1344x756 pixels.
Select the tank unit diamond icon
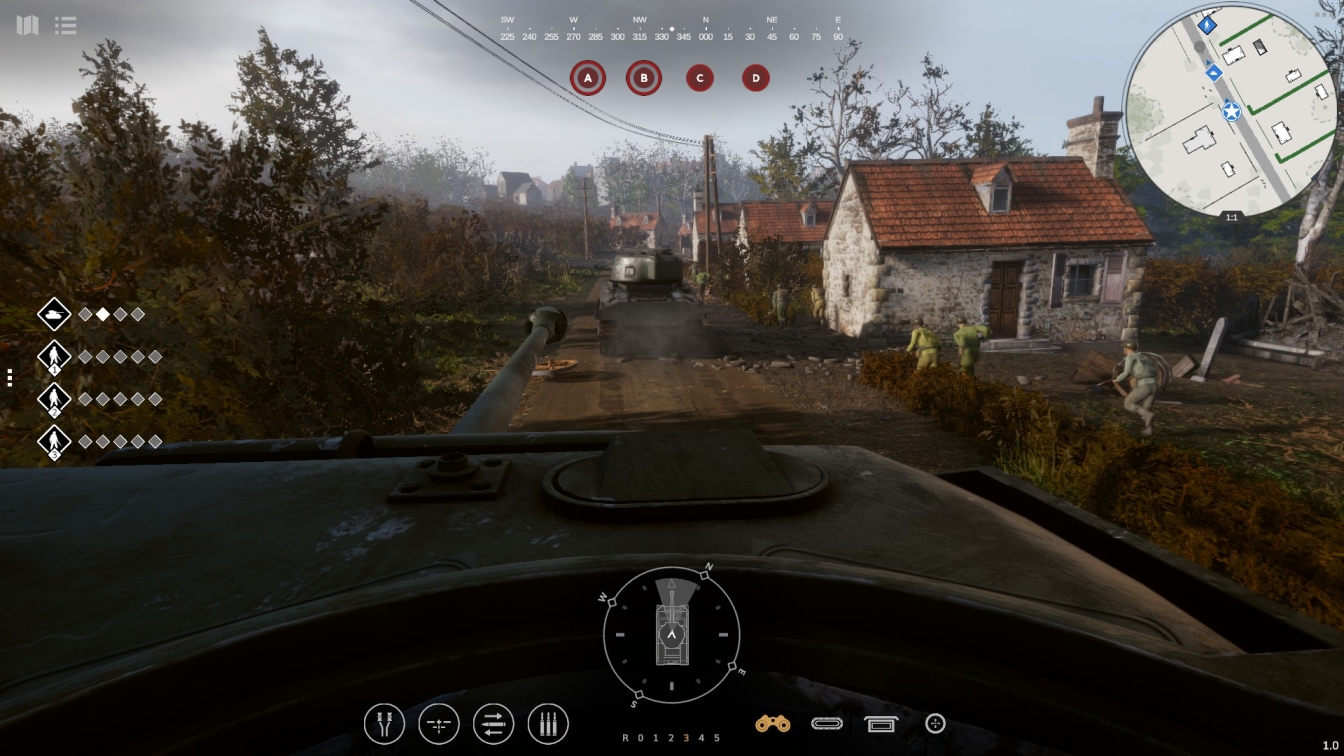click(54, 314)
